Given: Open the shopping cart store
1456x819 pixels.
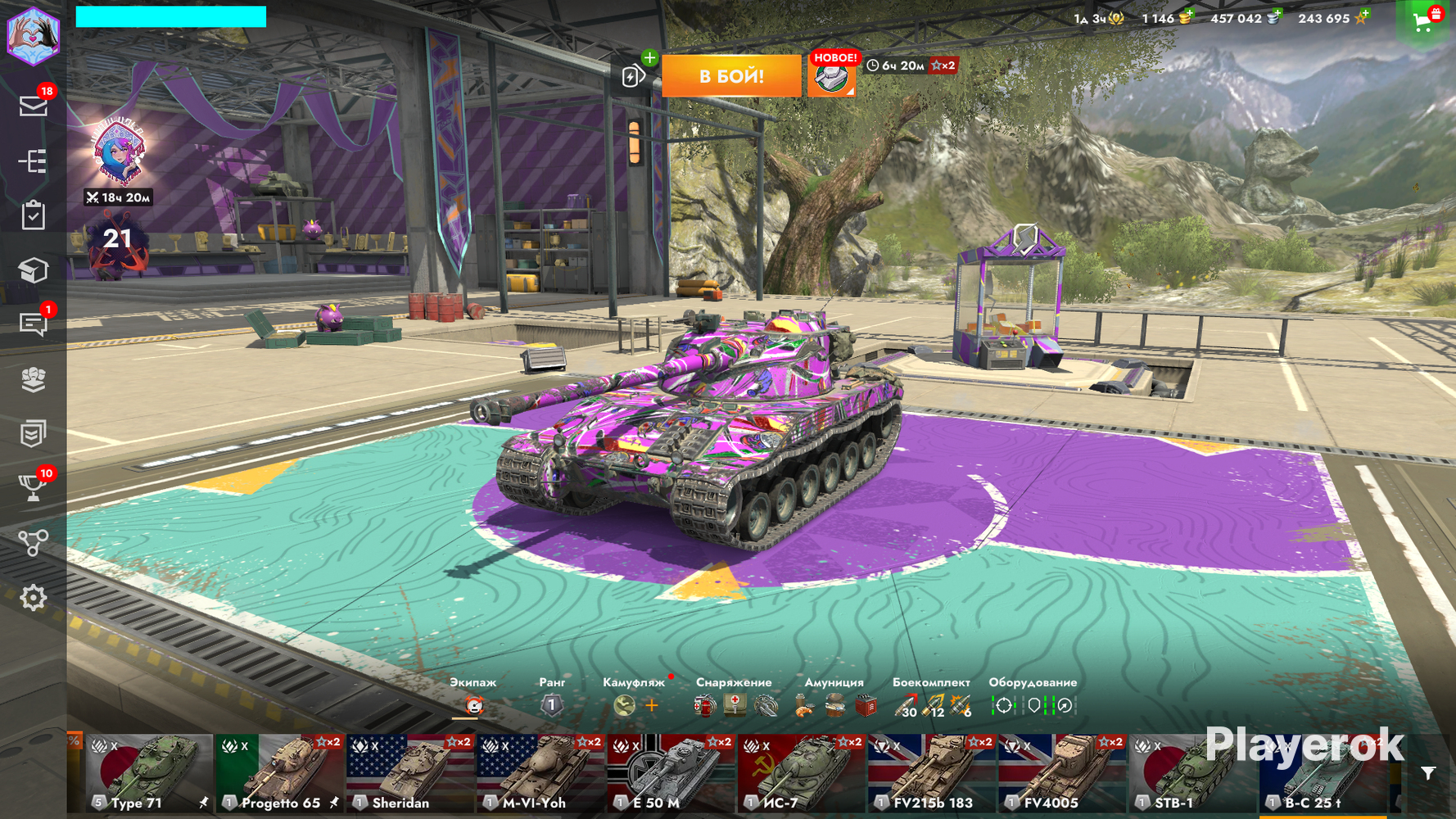Looking at the screenshot, I should coord(1423,22).
